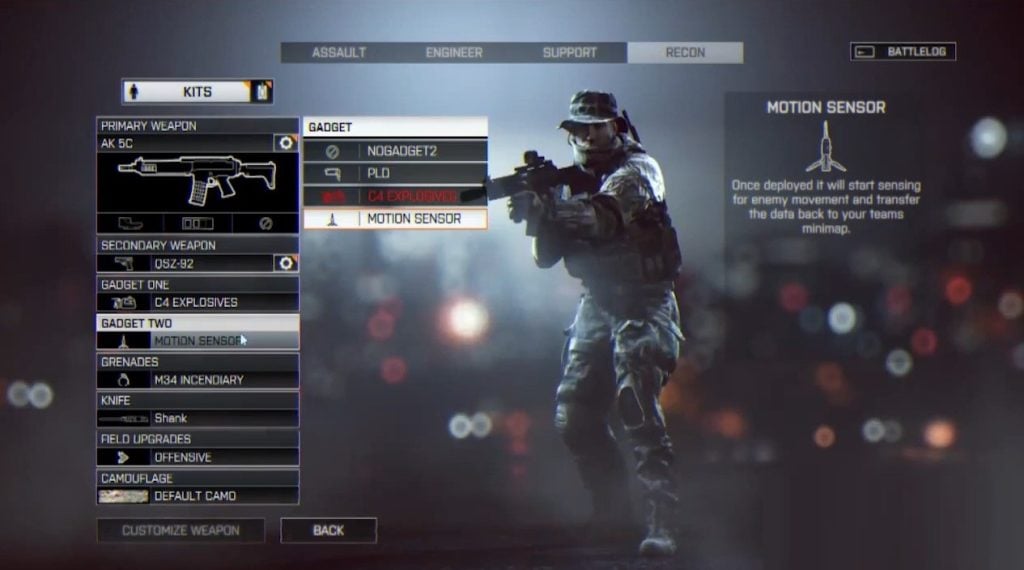Screen dimensions: 1024x570
Task: Pick NOGADGET2 from the gadget list
Action: click(x=395, y=151)
